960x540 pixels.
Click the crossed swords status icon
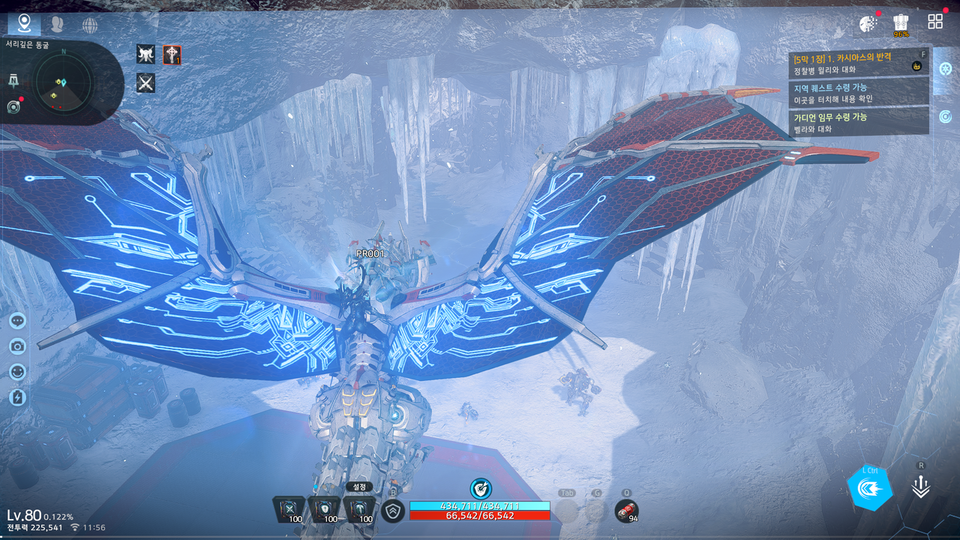pyautogui.click(x=146, y=83)
